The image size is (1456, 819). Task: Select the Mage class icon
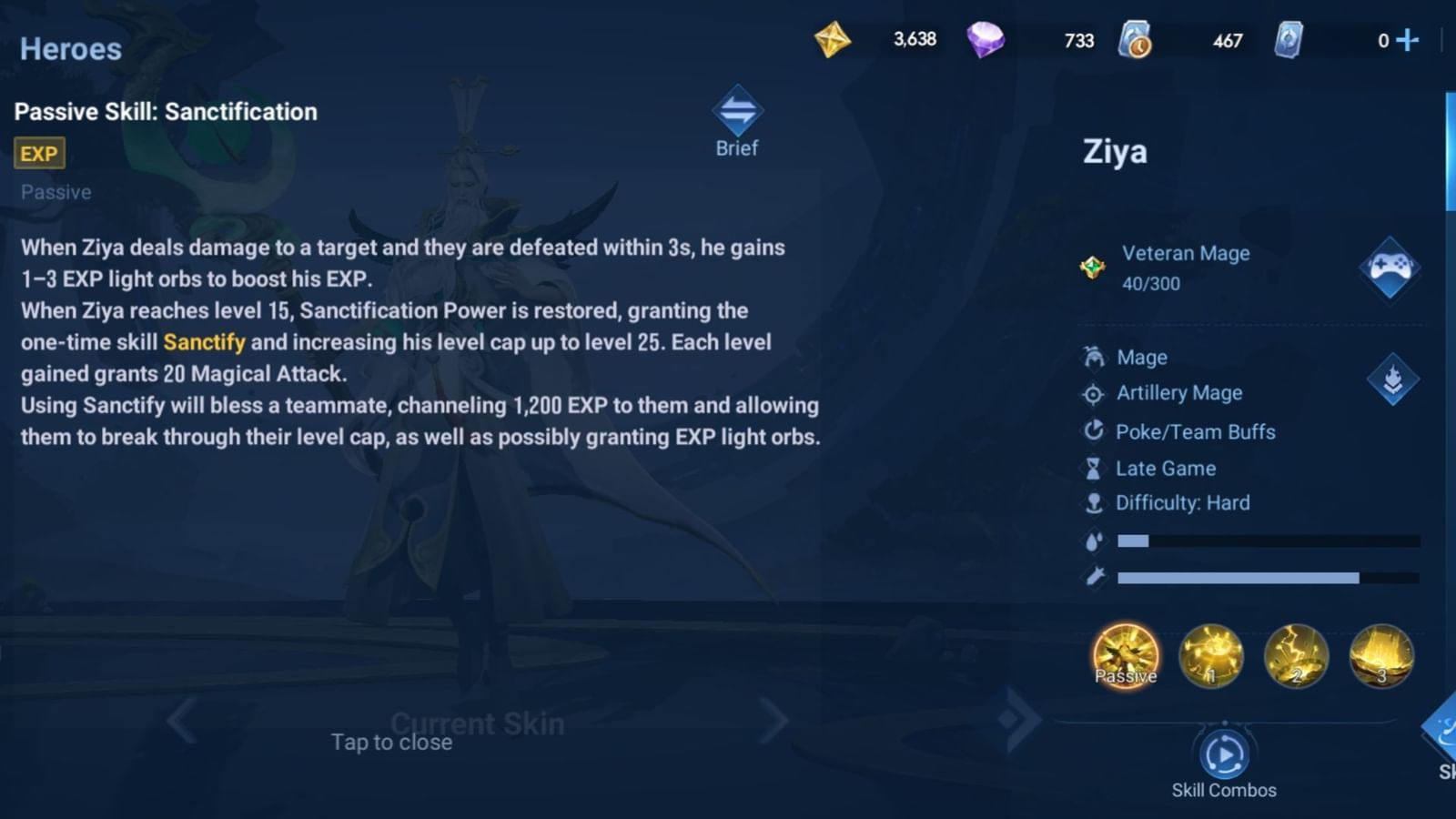[x=1094, y=357]
